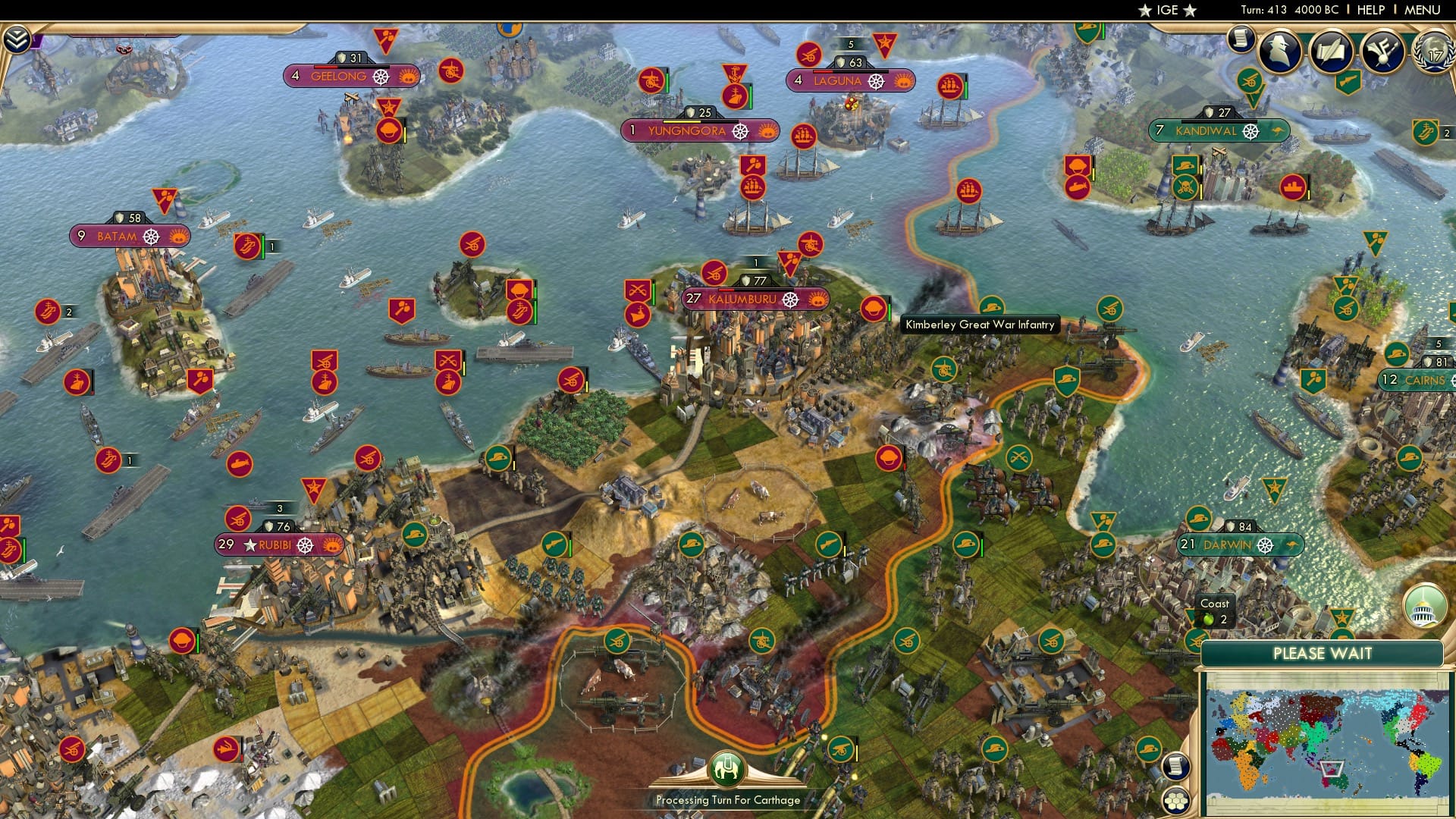Open map options via scroll icon near minimap
Screen dimensions: 1456x819
coord(1174,767)
